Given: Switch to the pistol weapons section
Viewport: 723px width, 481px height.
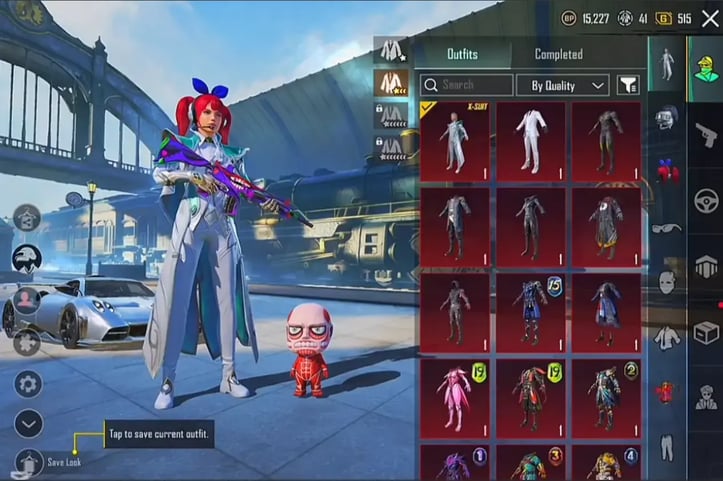Looking at the screenshot, I should tap(707, 135).
